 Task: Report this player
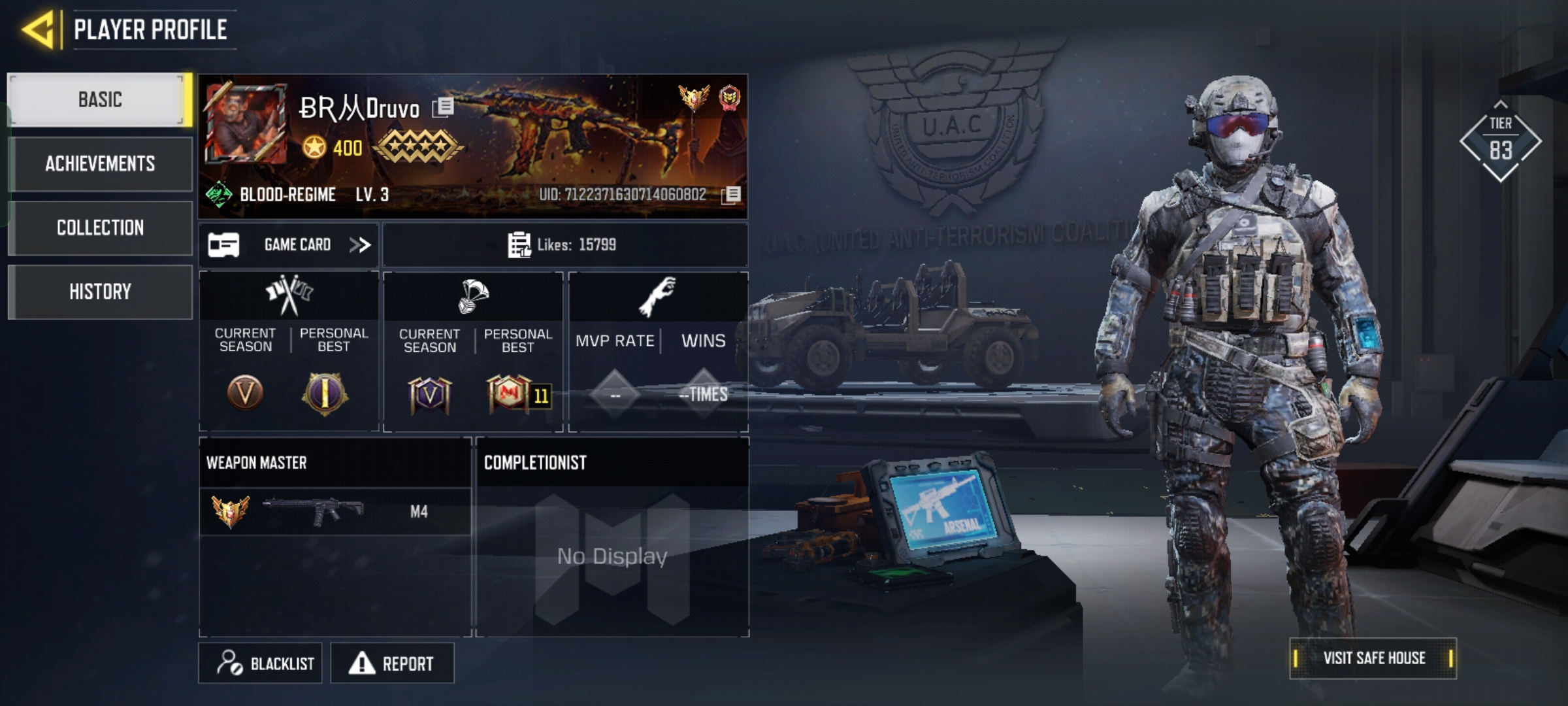(392, 664)
